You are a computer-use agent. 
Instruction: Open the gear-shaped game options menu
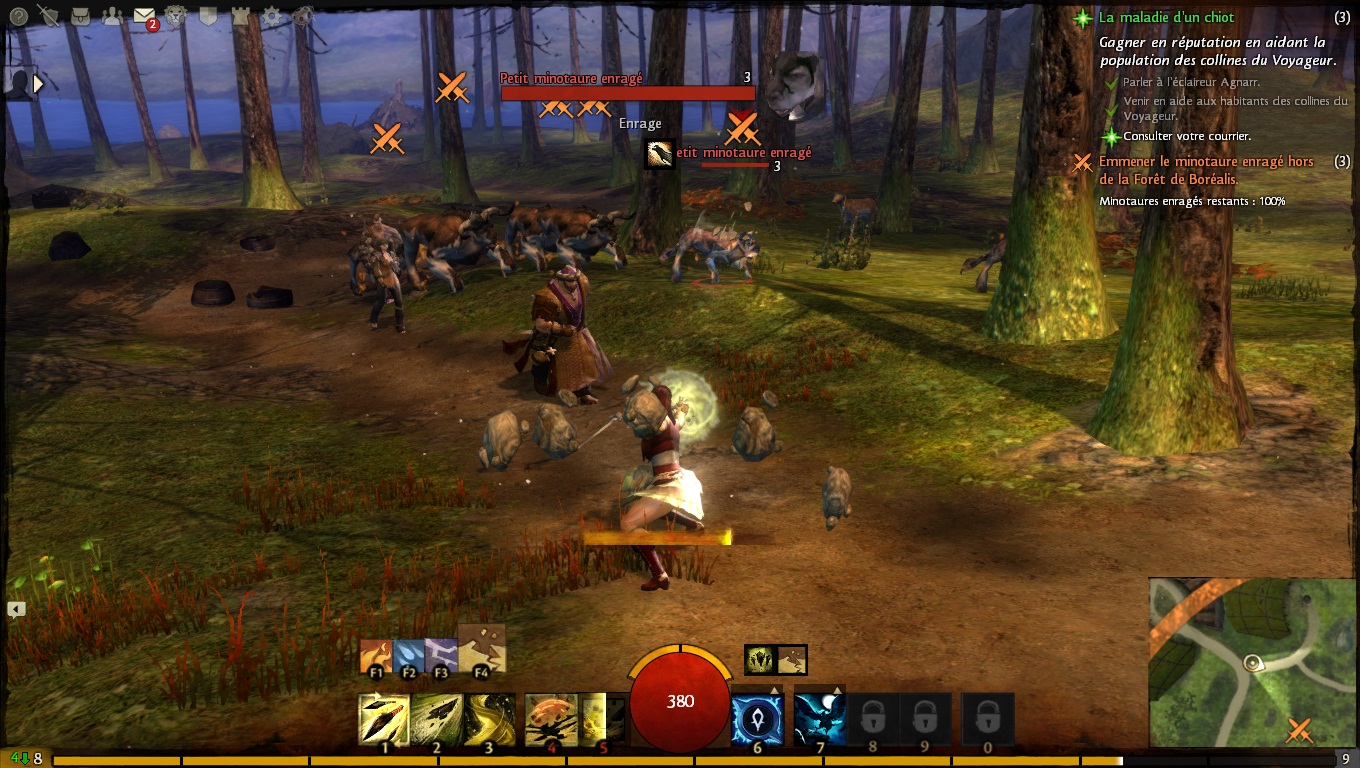click(272, 15)
